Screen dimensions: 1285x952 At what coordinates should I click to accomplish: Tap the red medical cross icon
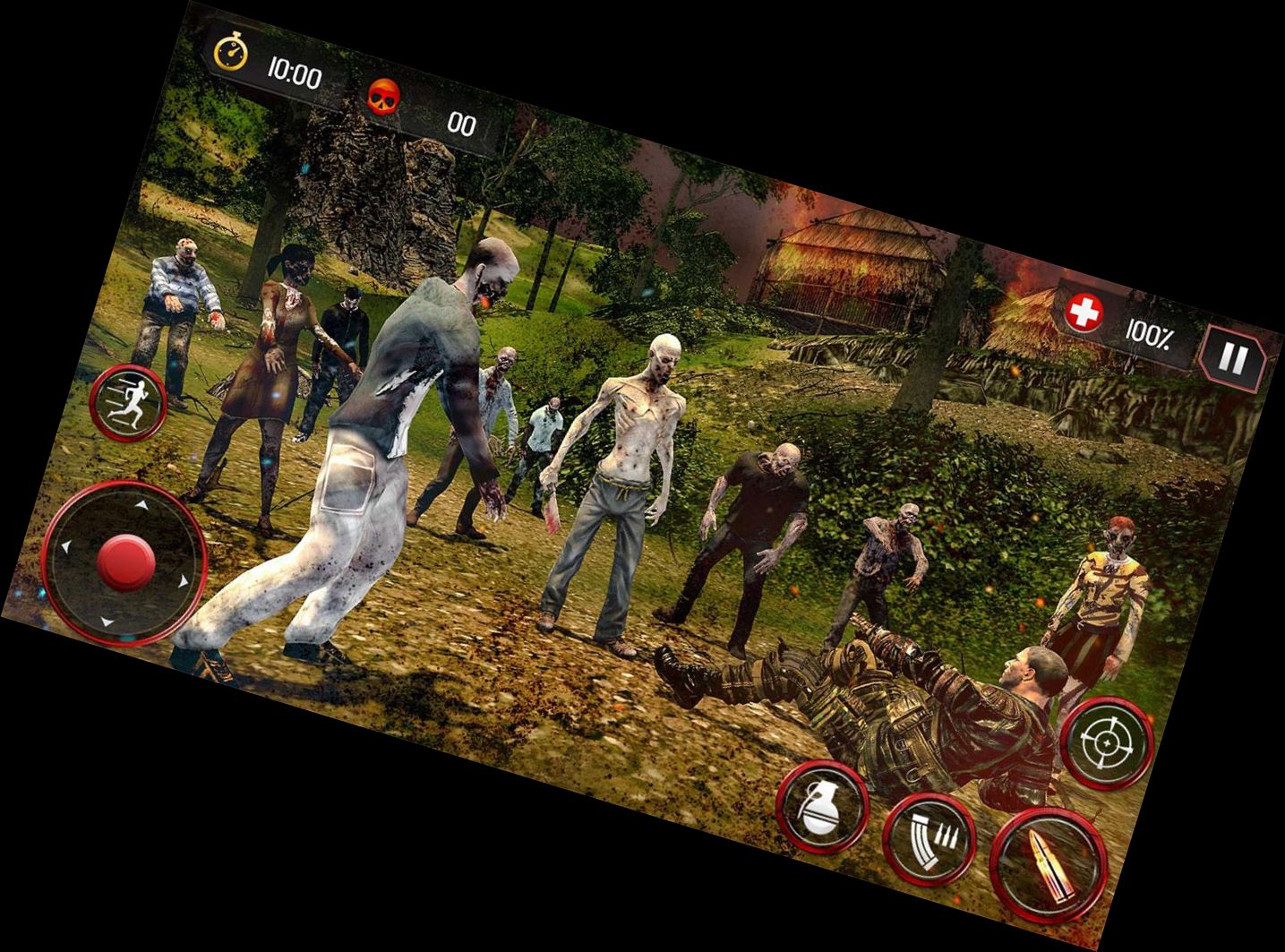[1084, 313]
